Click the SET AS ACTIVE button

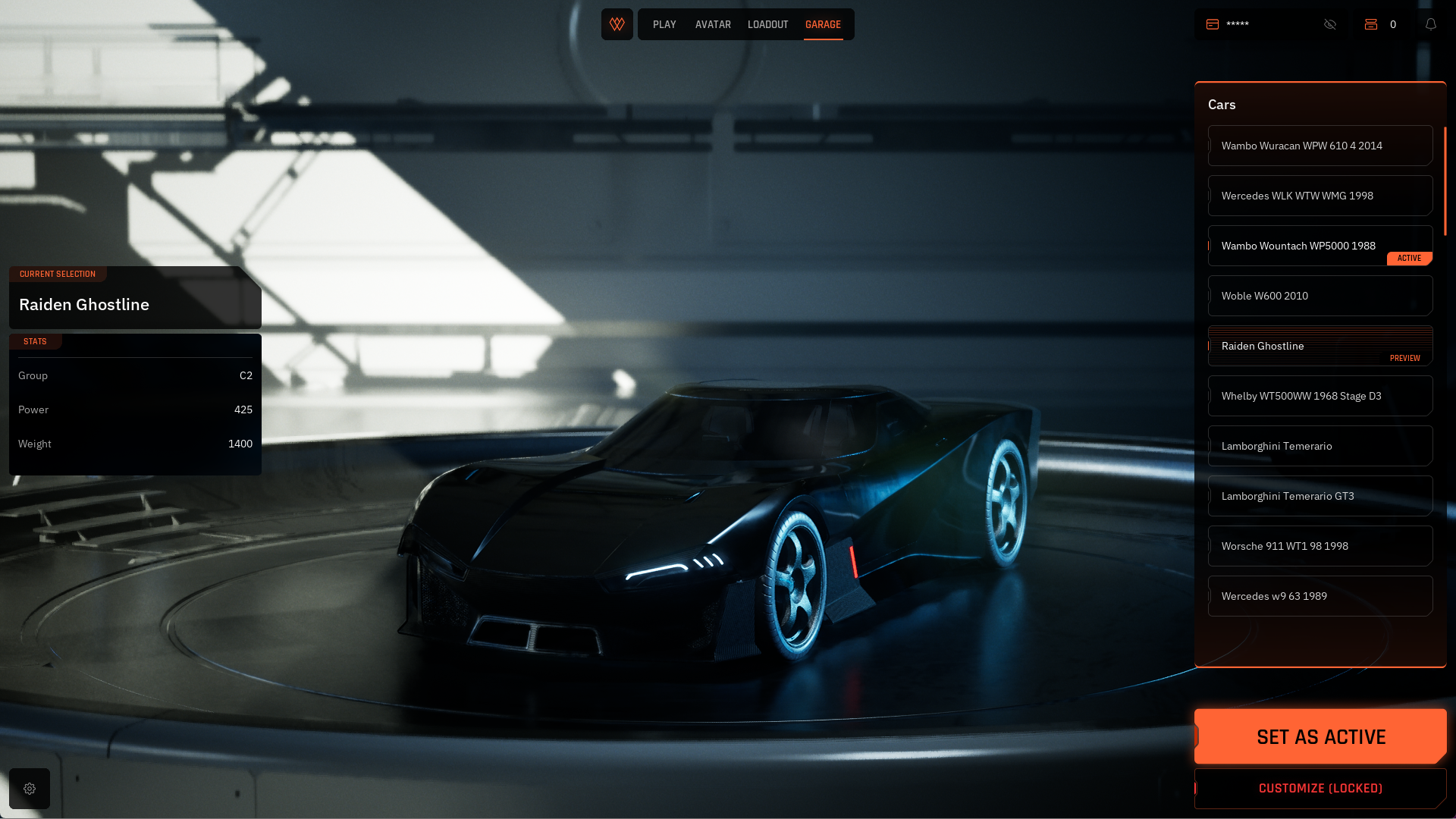click(x=1320, y=736)
